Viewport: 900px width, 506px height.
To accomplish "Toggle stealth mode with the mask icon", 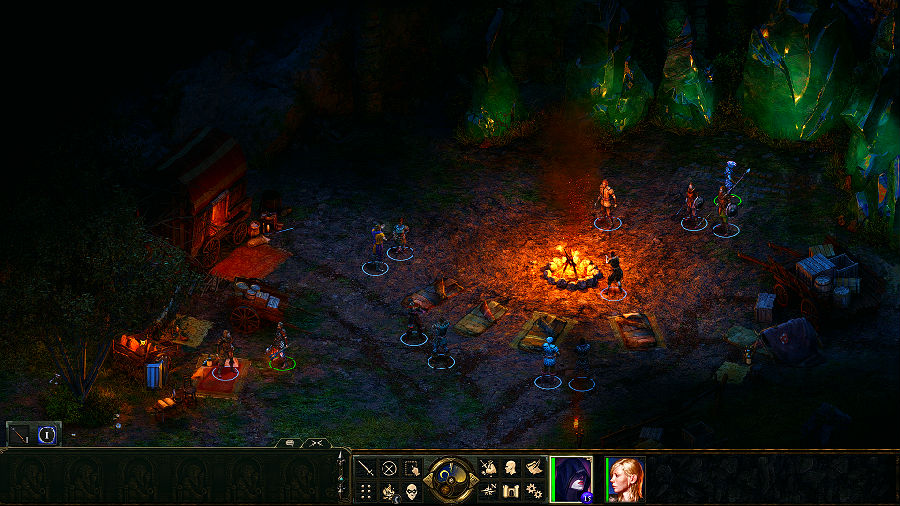I will point(413,491).
